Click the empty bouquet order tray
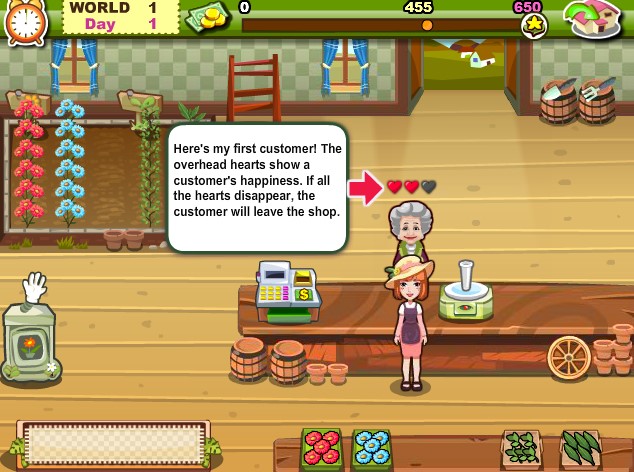This screenshot has height=472, width=634. [x=115, y=443]
